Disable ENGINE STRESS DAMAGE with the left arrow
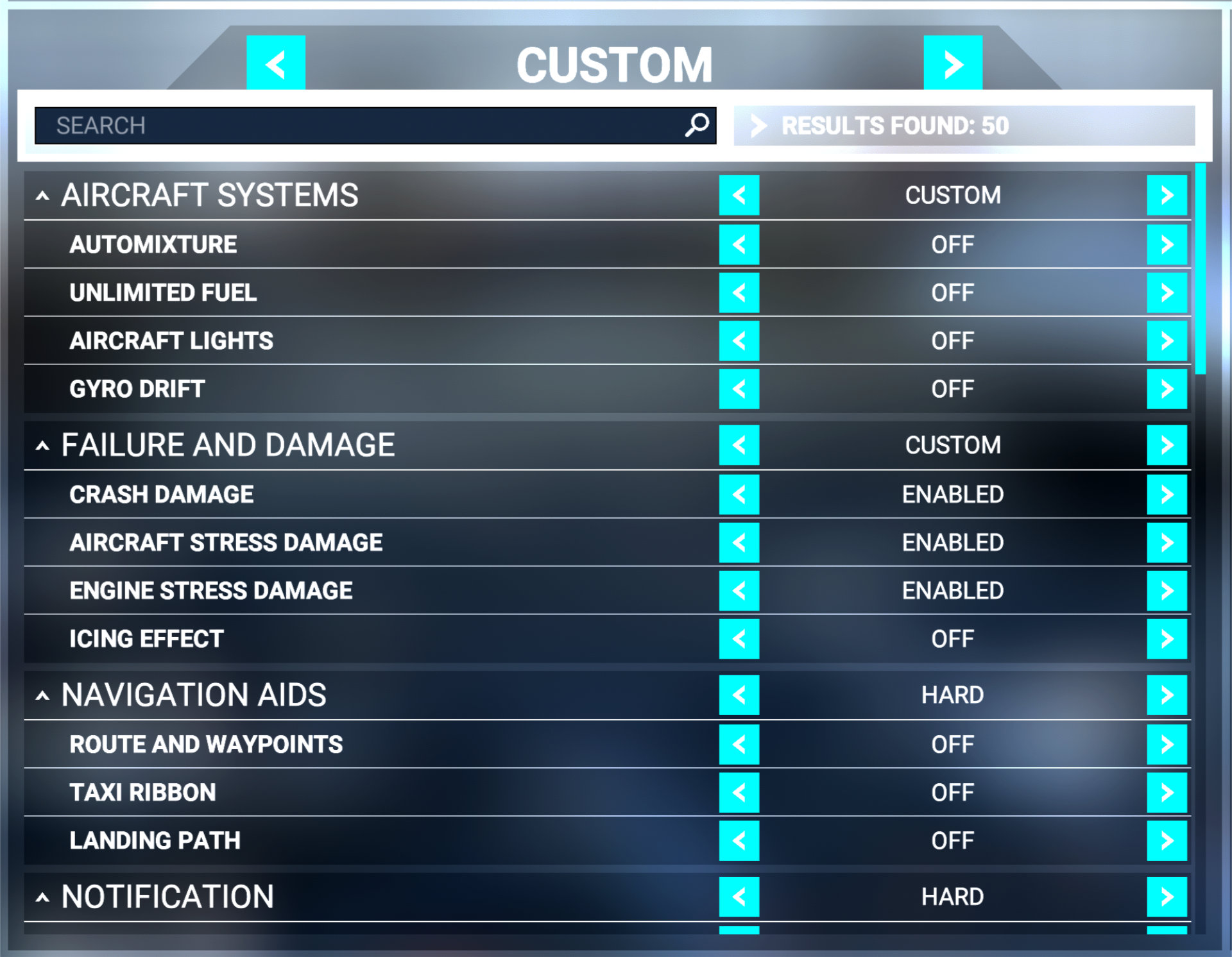Viewport: 1232px width, 957px height. 739,590
